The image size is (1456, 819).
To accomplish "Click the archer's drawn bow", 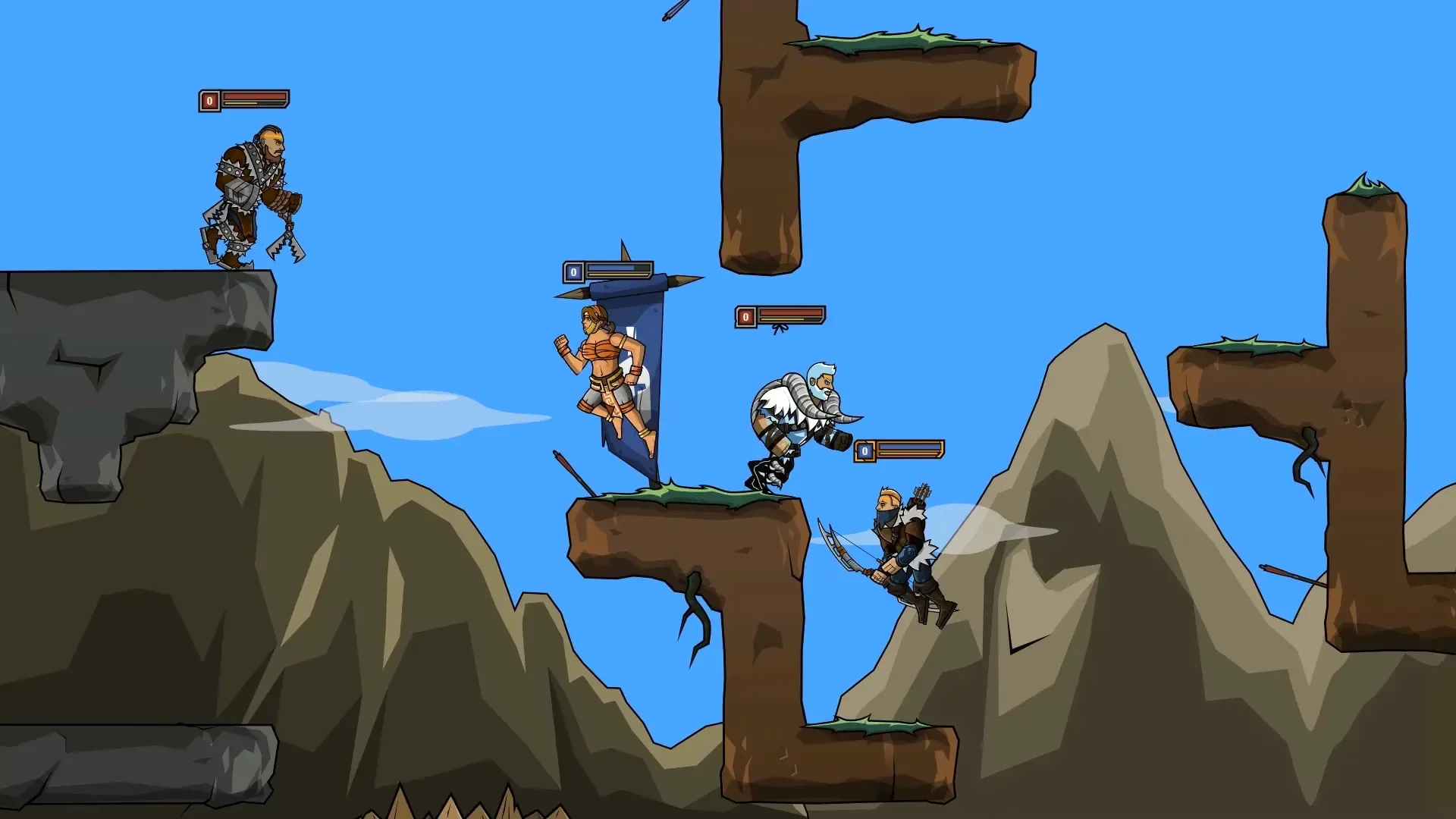I will pyautogui.click(x=842, y=554).
